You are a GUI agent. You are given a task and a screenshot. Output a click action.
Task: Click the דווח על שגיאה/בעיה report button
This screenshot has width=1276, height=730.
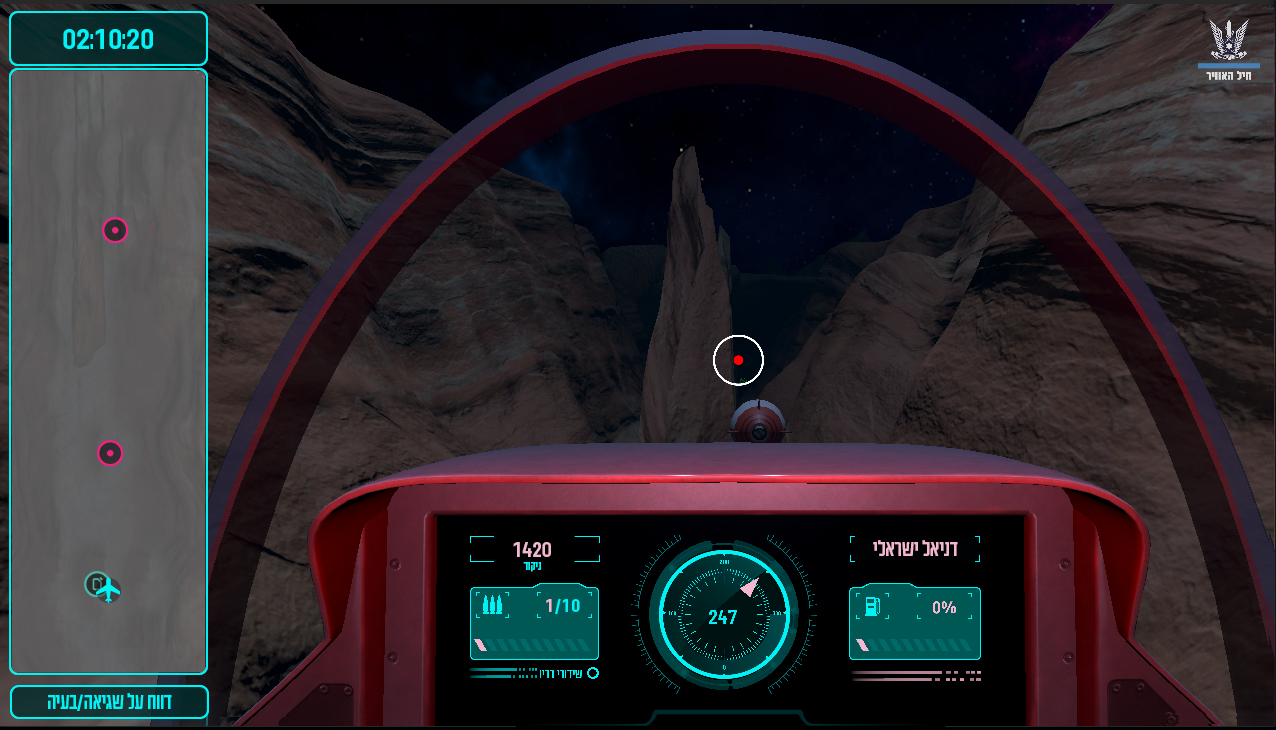tap(109, 702)
